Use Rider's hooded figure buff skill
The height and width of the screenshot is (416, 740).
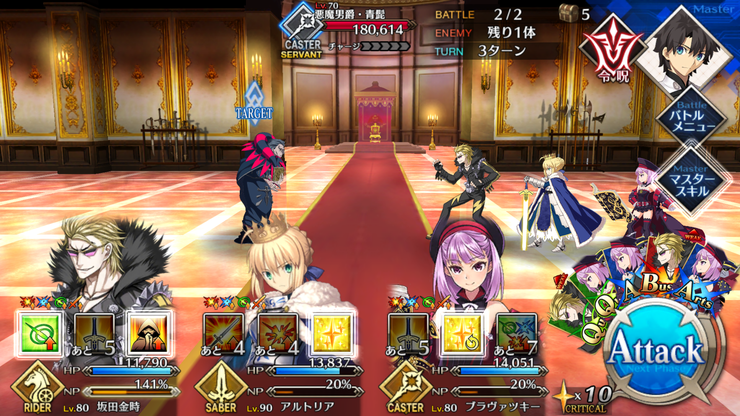coord(150,333)
